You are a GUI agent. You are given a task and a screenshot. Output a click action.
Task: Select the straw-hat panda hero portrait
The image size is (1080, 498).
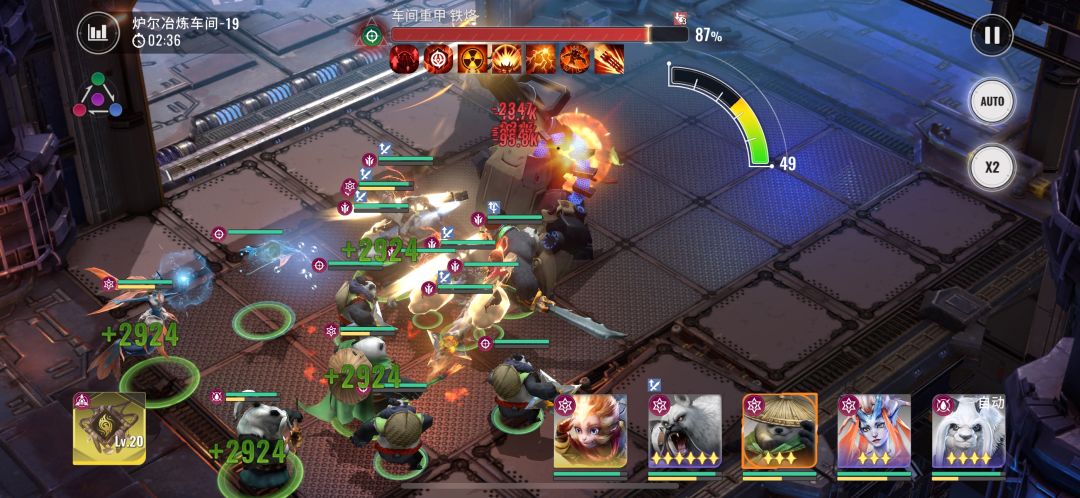779,431
